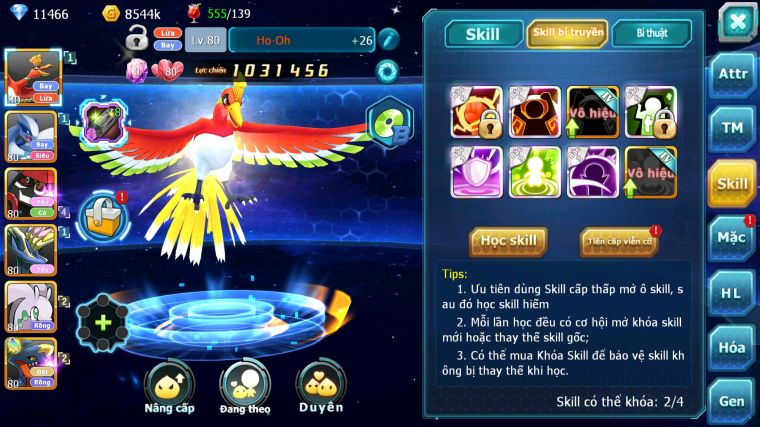Open Tiến cấp viễn cổ
This screenshot has width=760, height=427.
pyautogui.click(x=618, y=241)
